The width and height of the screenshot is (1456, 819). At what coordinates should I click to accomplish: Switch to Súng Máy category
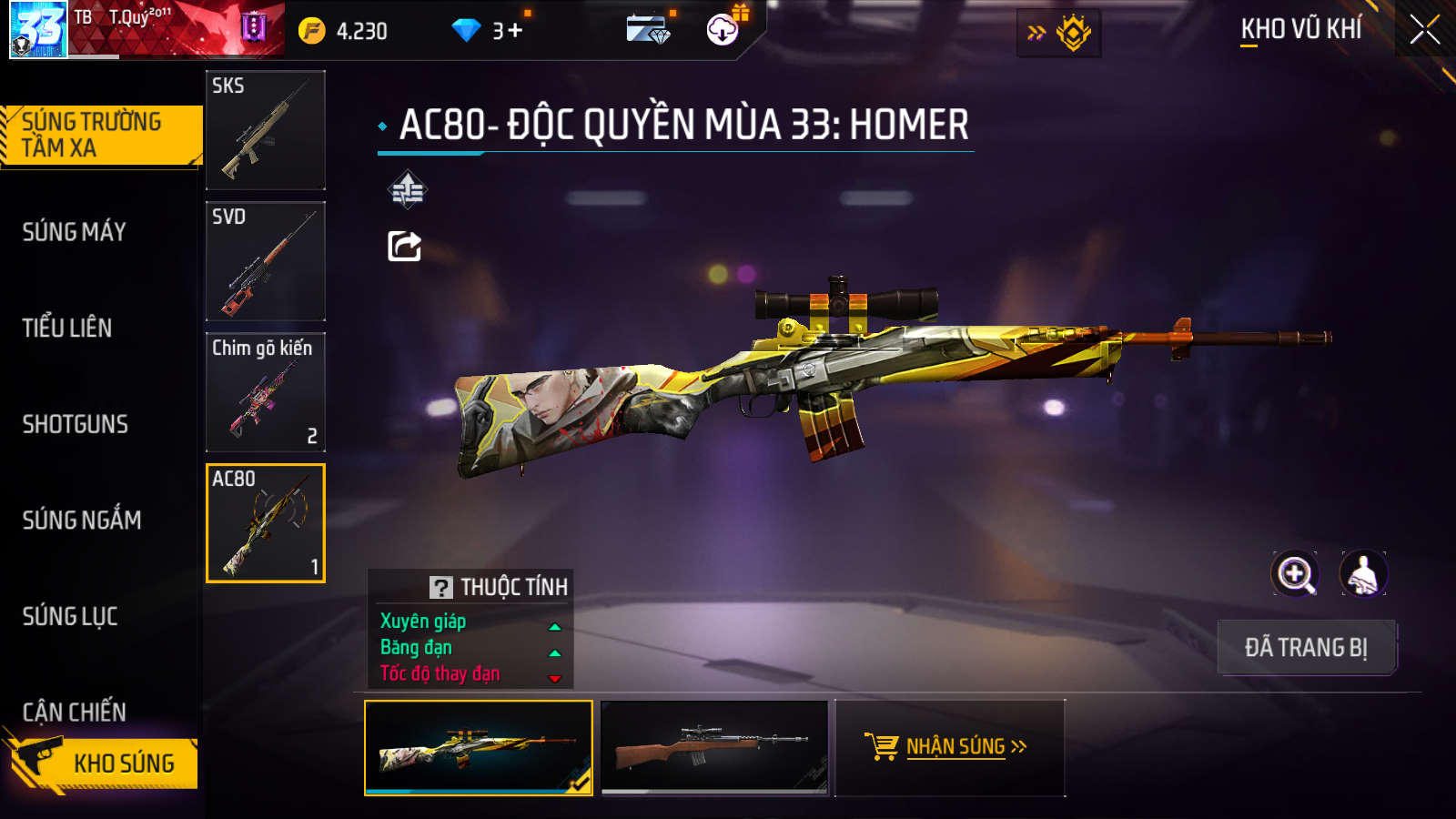coord(75,232)
